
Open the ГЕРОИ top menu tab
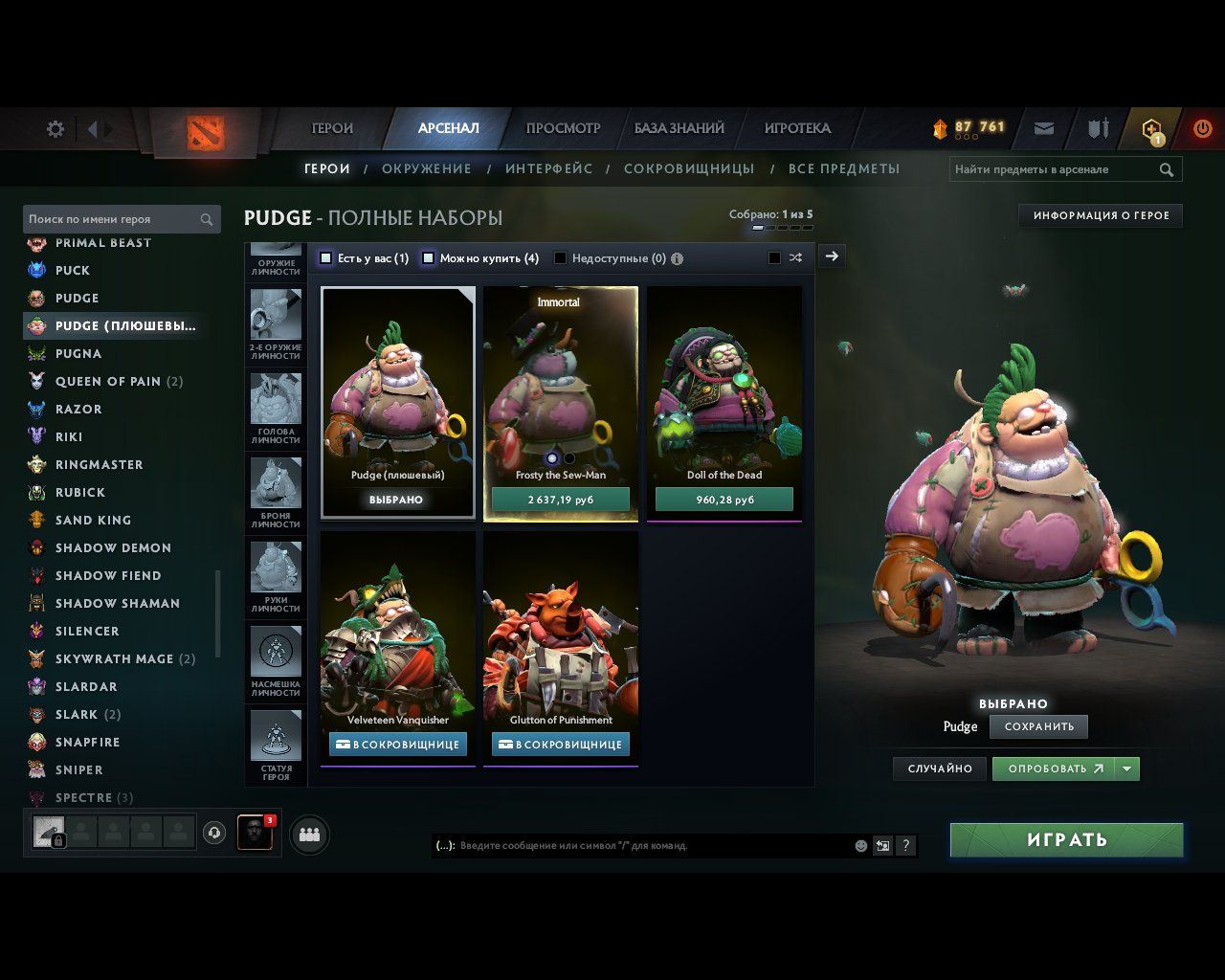coord(332,128)
